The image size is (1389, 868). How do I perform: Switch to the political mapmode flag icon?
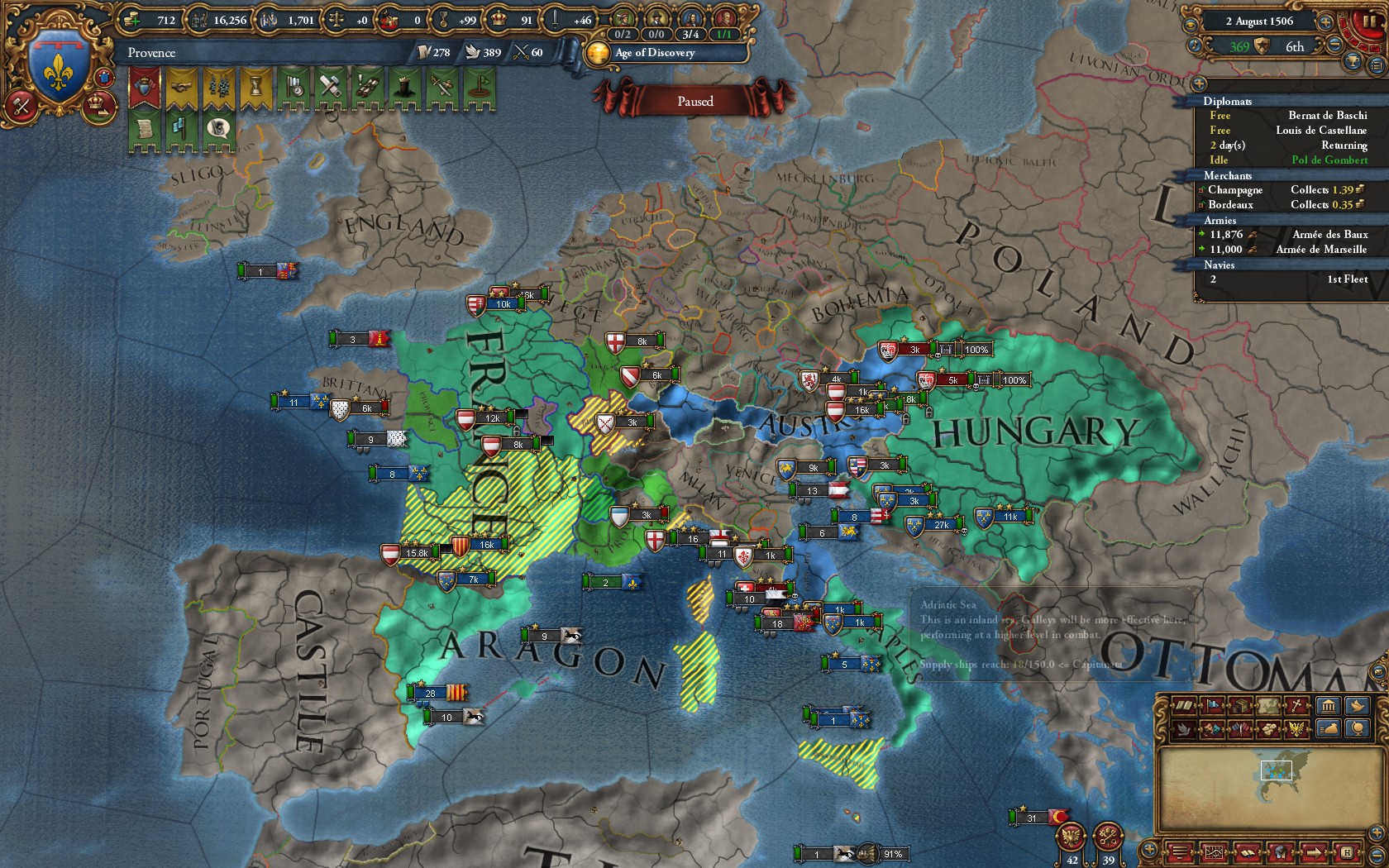pyautogui.click(x=1212, y=704)
